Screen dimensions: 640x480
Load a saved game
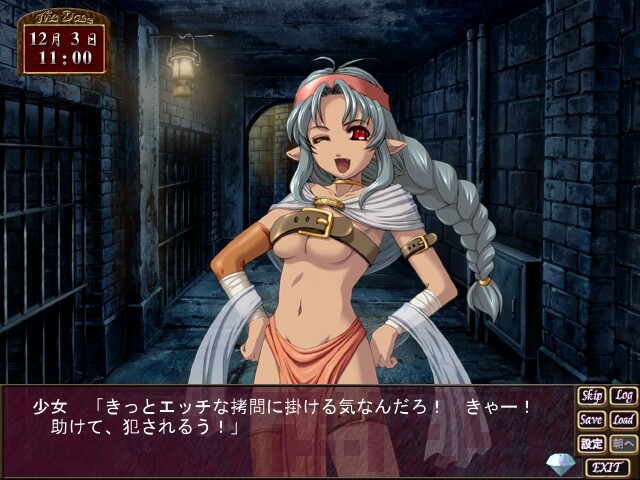[x=623, y=420]
